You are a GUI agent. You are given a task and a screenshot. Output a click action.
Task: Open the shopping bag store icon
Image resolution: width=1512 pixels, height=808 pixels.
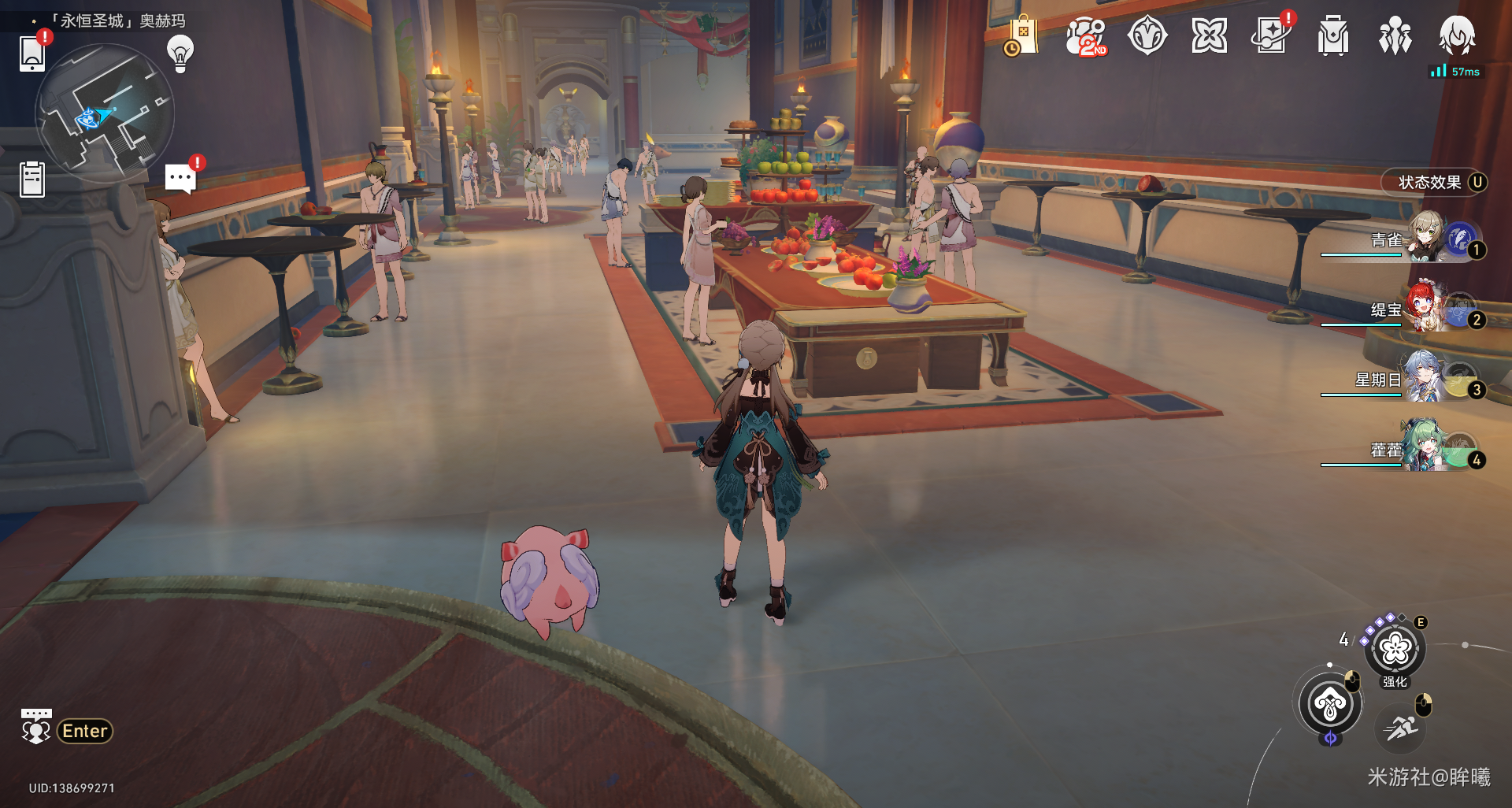click(x=1022, y=36)
